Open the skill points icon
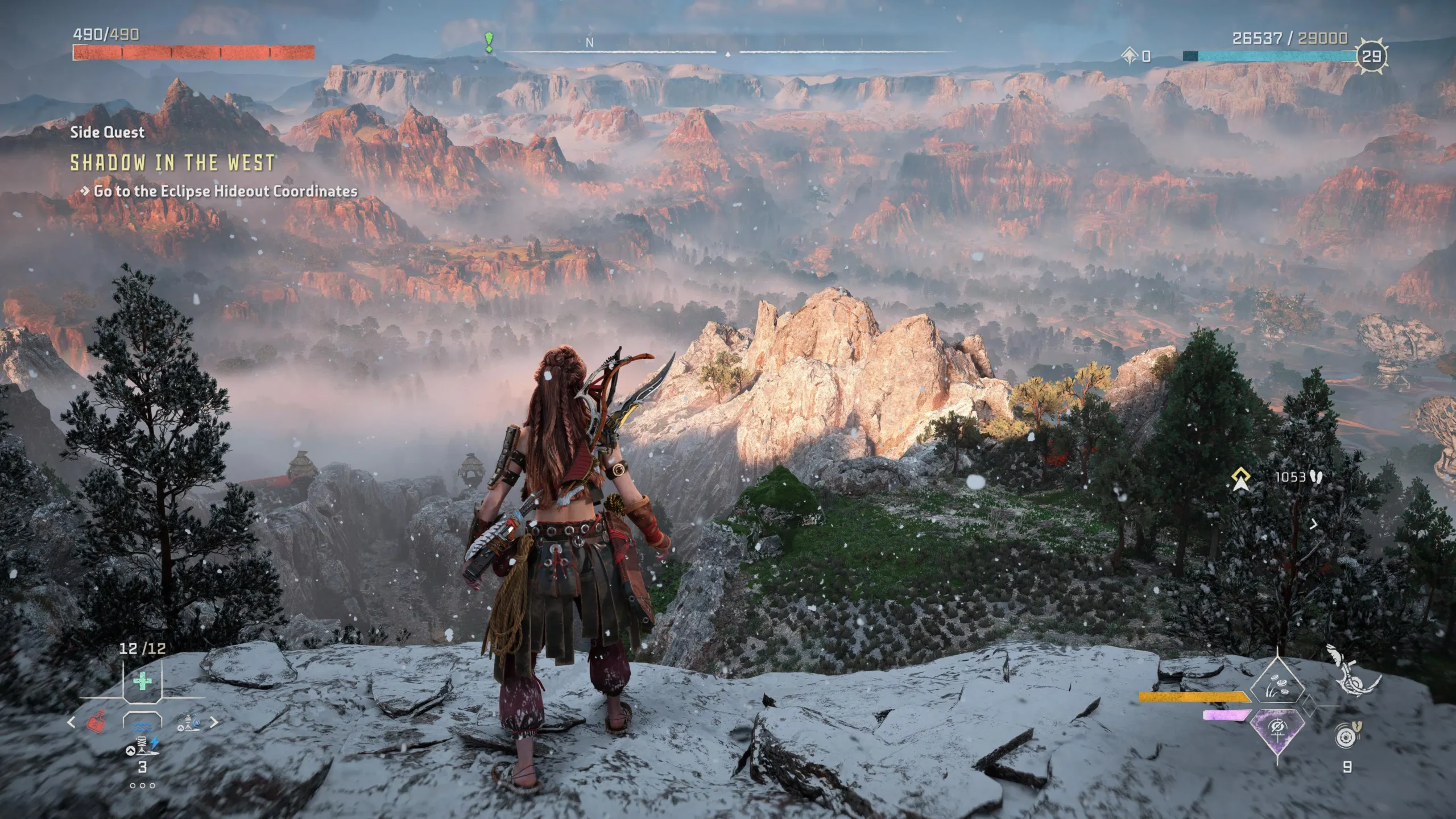Screen dimensions: 1456x819 pyautogui.click(x=1130, y=56)
